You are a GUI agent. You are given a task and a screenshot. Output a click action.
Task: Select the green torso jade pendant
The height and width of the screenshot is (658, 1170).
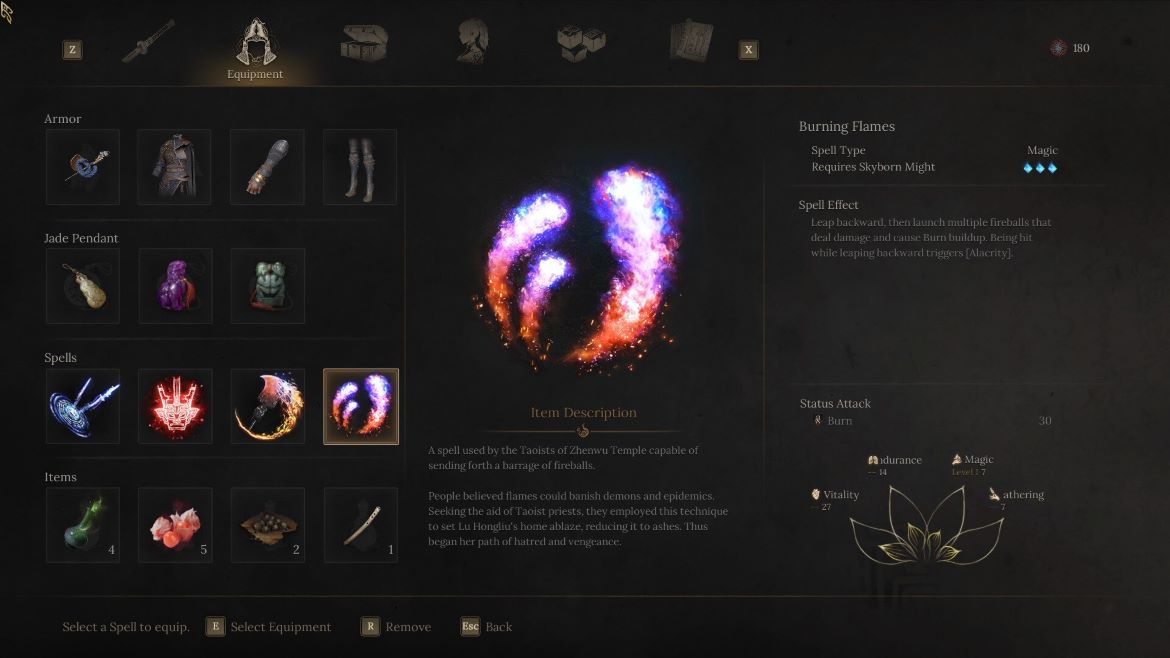pos(267,286)
